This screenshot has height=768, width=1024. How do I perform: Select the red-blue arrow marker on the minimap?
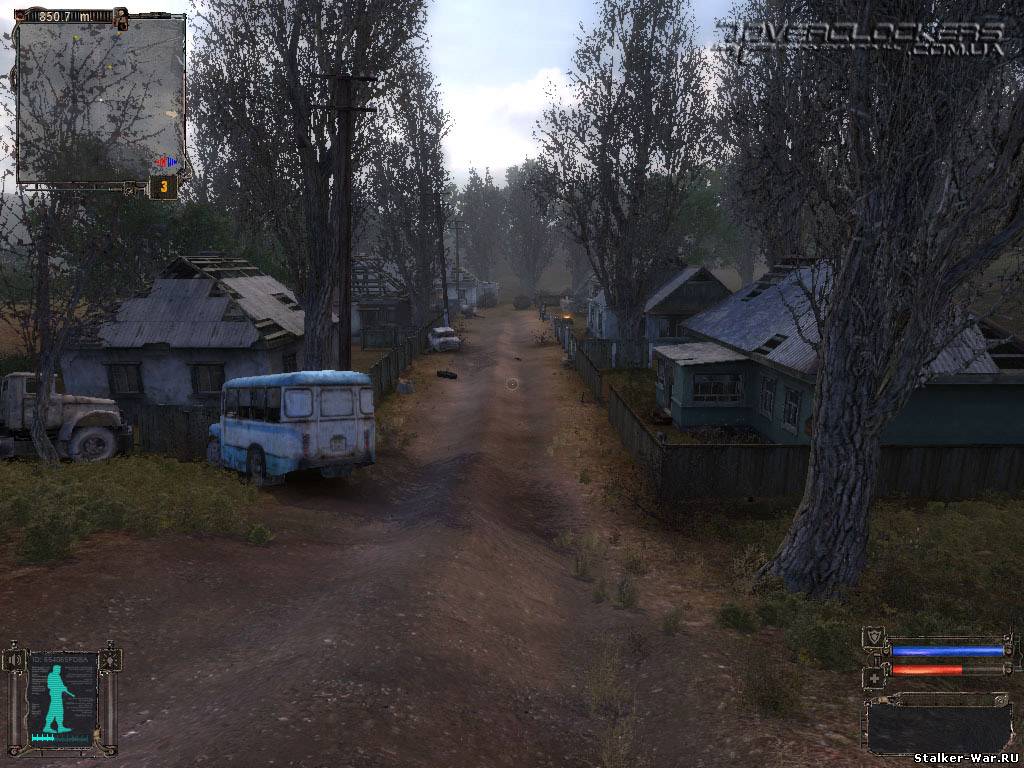(167, 161)
